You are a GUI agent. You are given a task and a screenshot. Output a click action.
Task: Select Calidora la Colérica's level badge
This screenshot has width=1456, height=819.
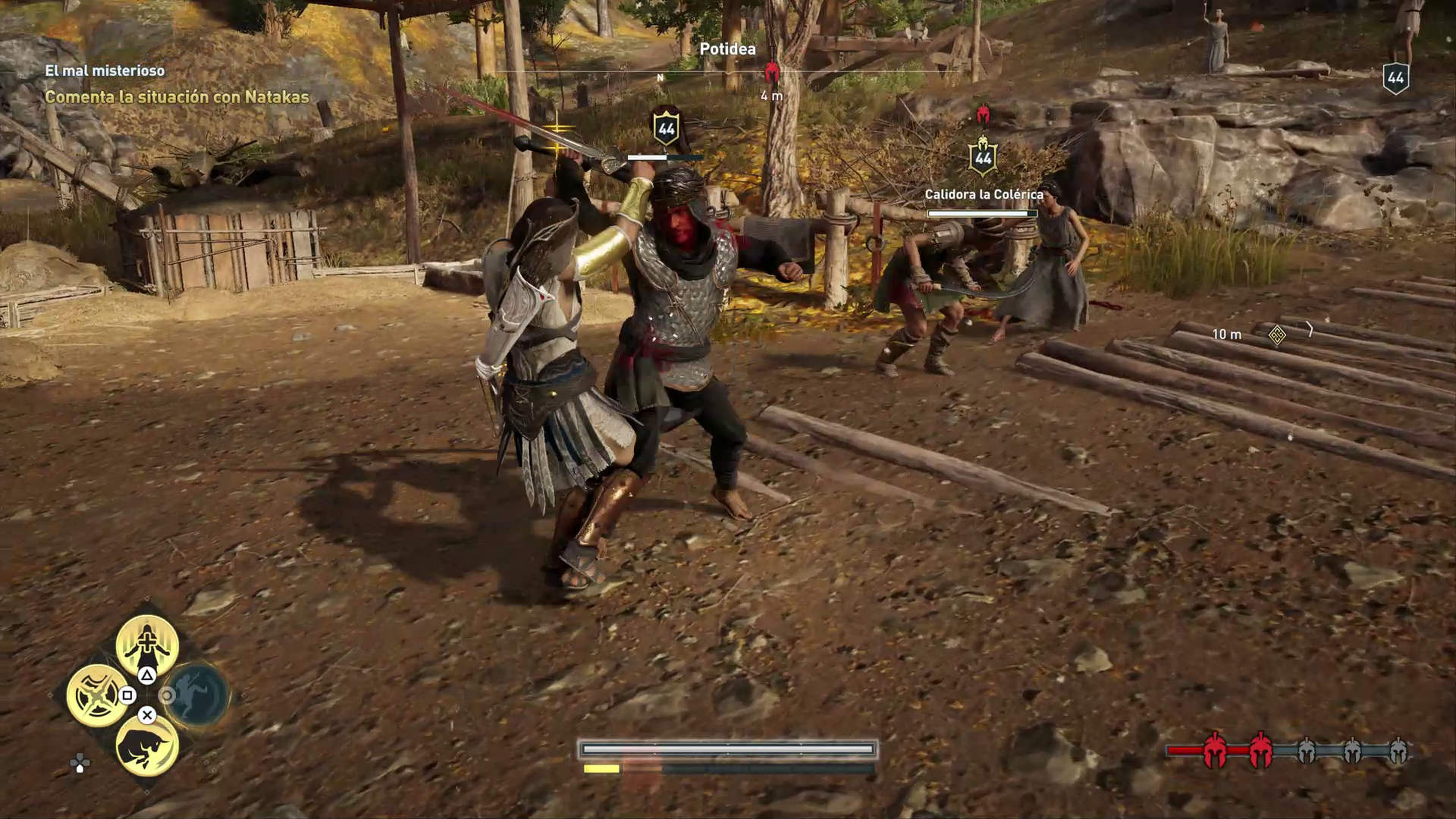click(x=983, y=158)
